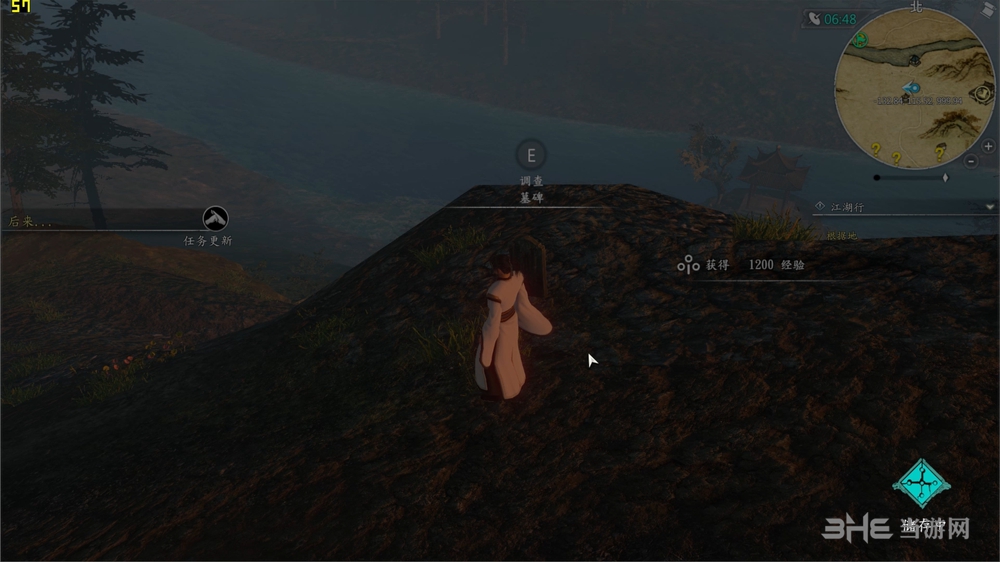
Task: Select a yellow question mark on minimap
Action: 876,150
